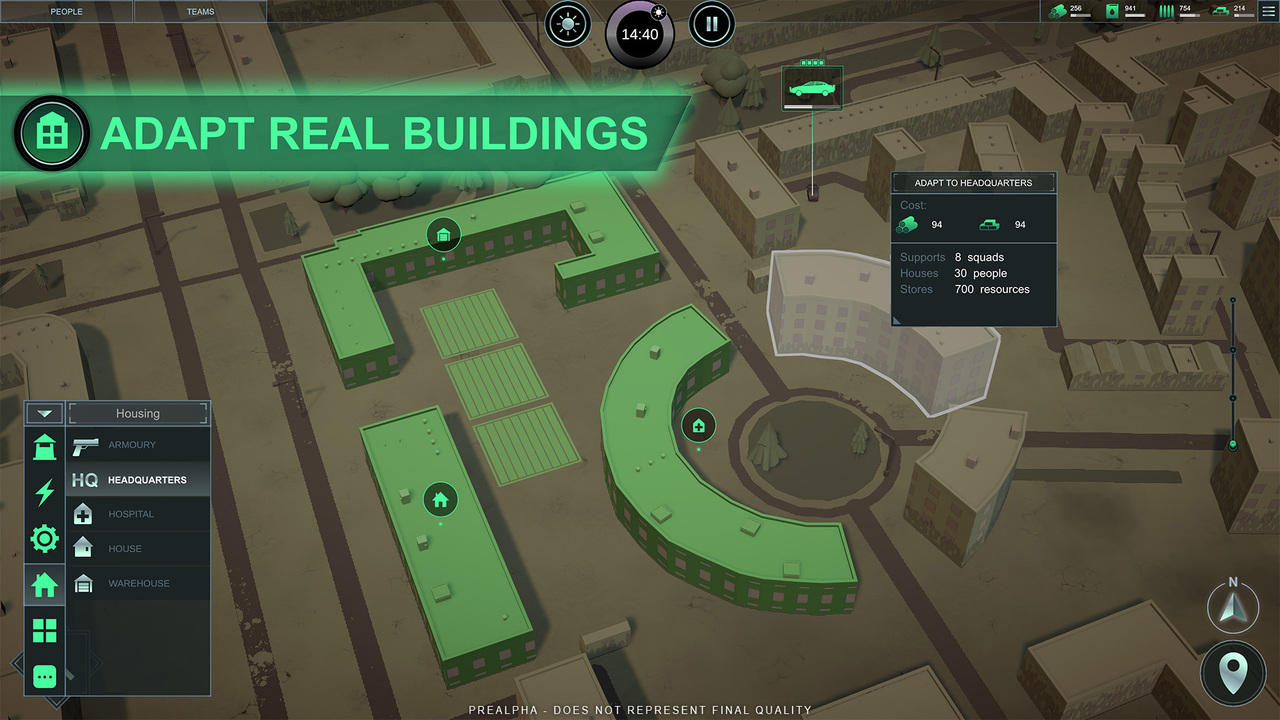Collapse the build panel with the arrow
The width and height of the screenshot is (1280, 720).
44,413
